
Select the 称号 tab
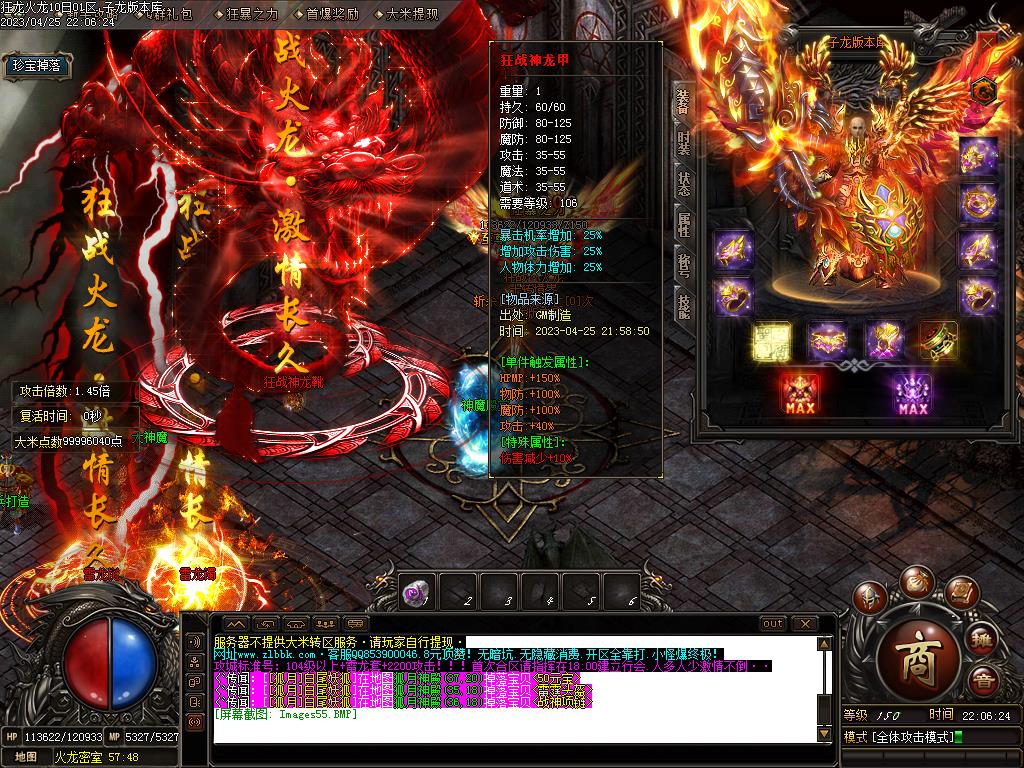(684, 265)
